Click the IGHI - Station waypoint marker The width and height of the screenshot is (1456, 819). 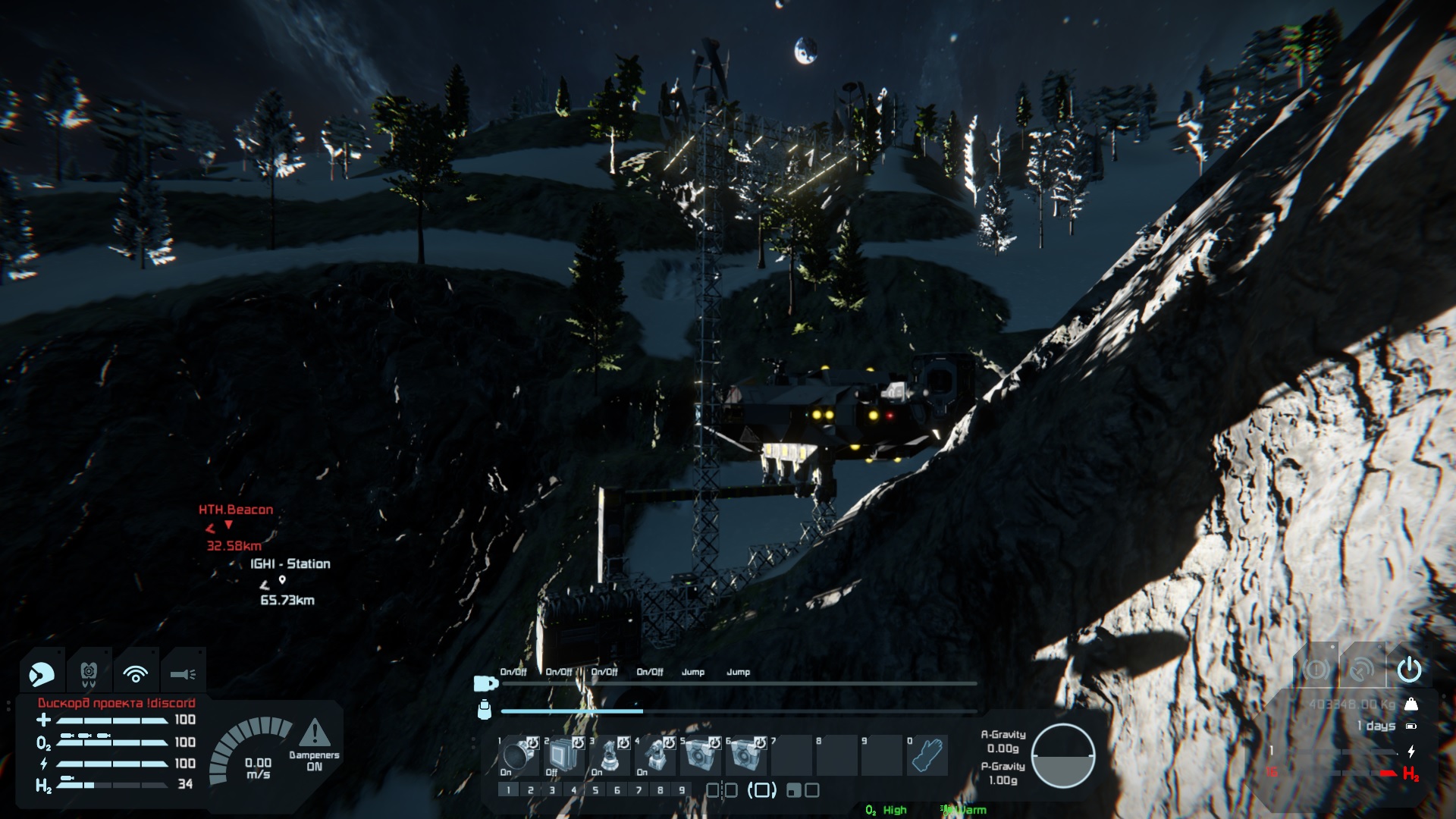[x=282, y=579]
